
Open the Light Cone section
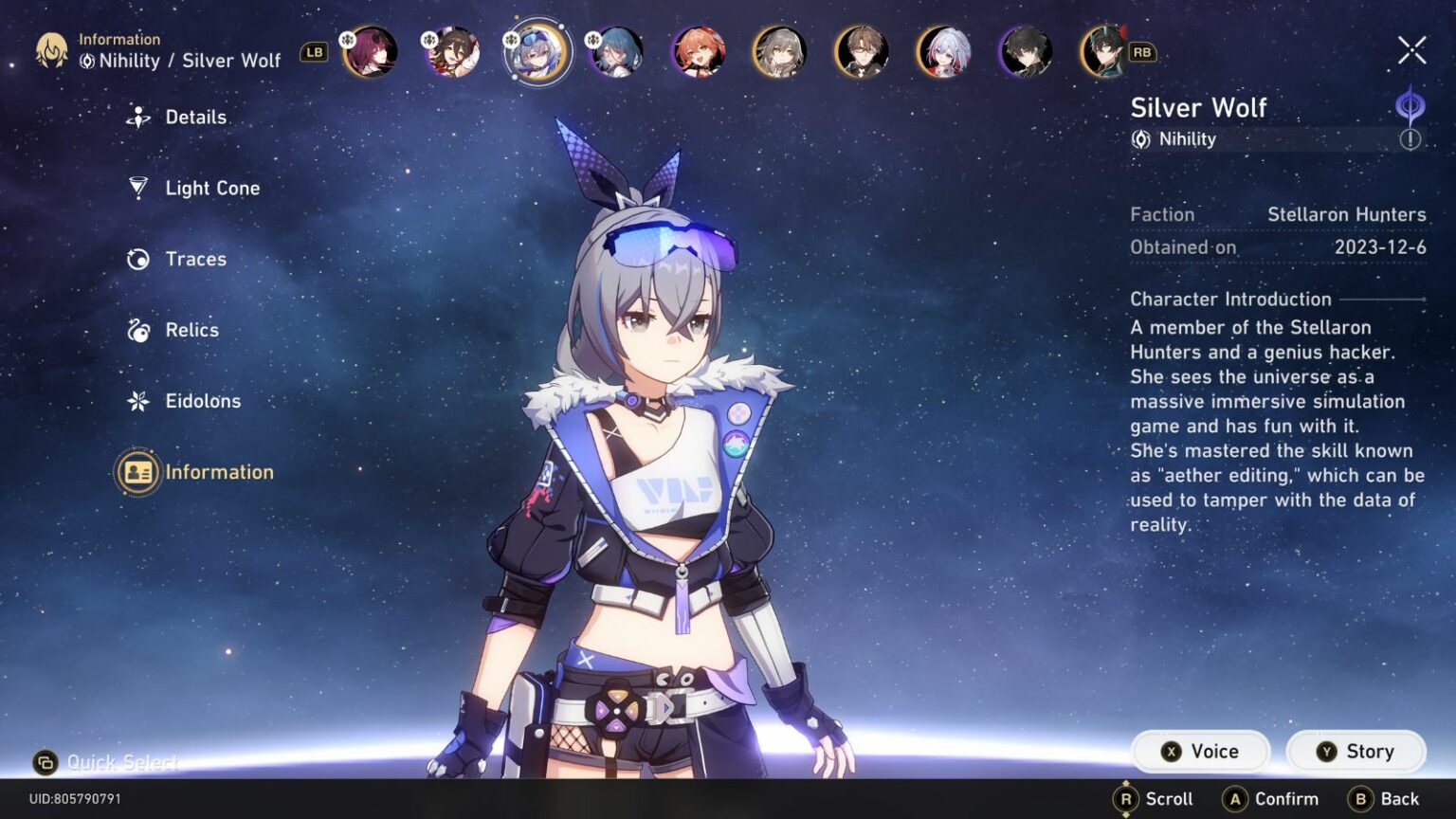point(210,189)
